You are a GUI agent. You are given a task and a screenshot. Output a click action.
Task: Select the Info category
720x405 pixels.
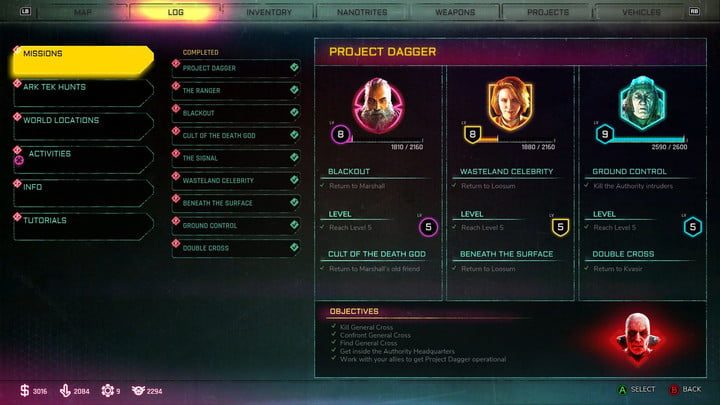click(x=82, y=189)
